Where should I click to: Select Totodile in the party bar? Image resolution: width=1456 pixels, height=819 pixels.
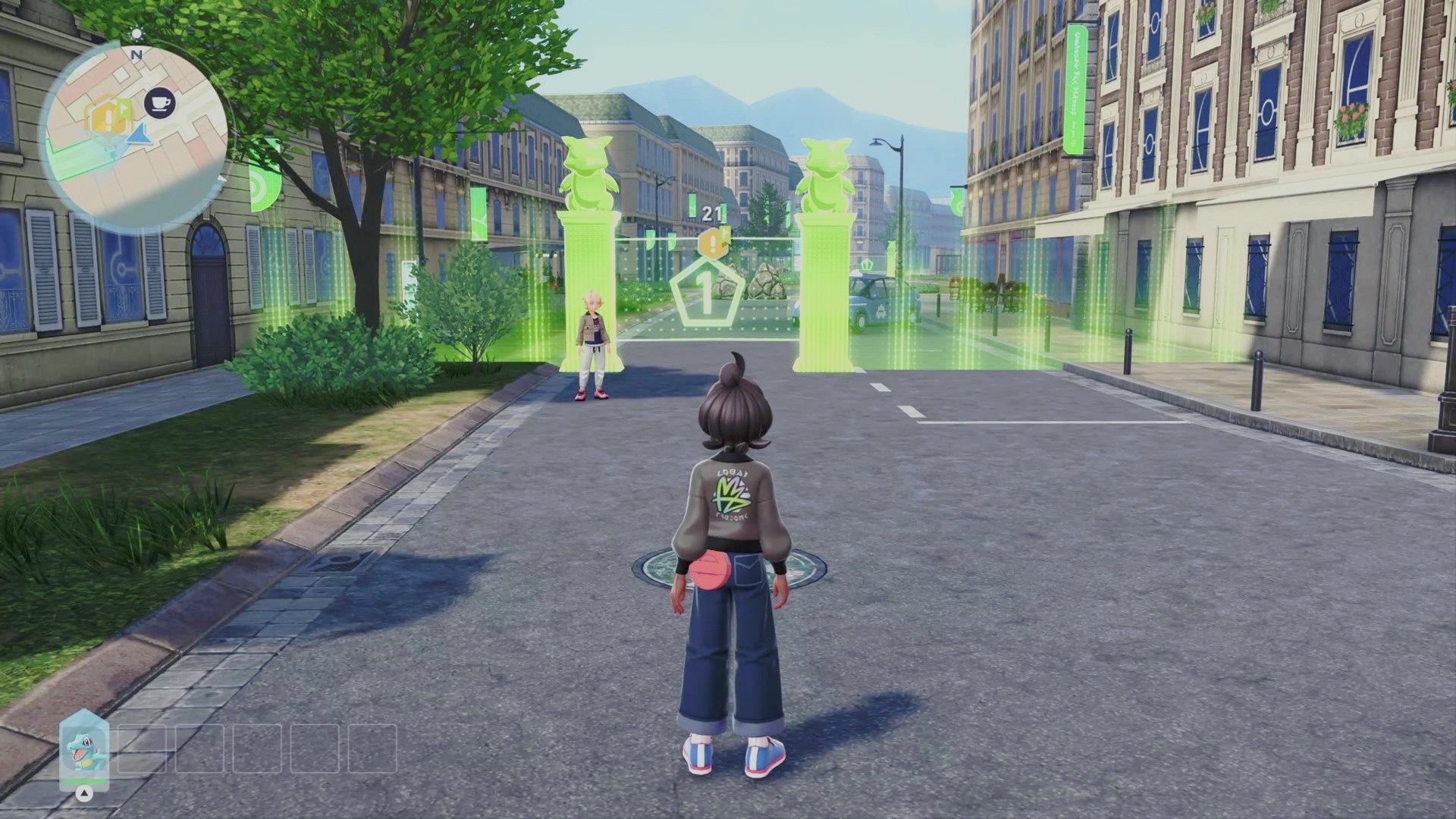pyautogui.click(x=84, y=749)
